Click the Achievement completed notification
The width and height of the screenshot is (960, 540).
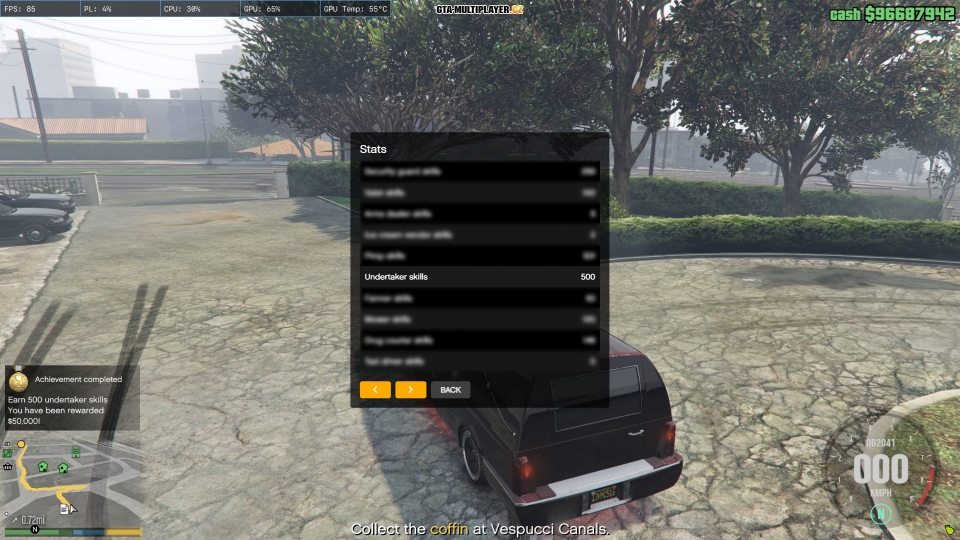click(72, 397)
